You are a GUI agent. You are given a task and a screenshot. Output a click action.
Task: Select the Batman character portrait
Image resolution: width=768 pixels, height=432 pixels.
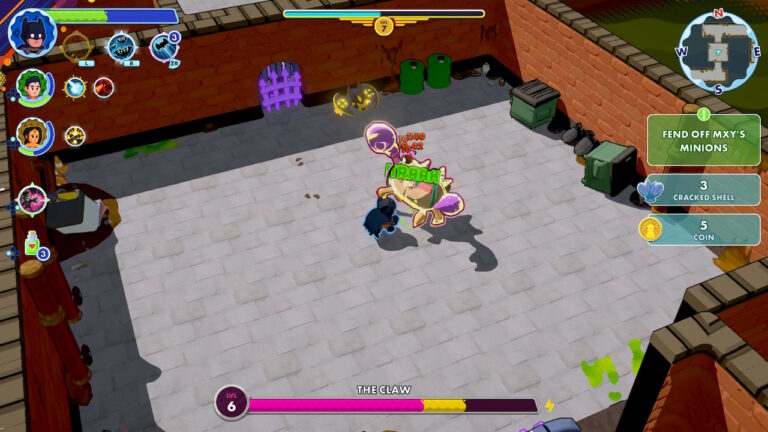[32, 32]
